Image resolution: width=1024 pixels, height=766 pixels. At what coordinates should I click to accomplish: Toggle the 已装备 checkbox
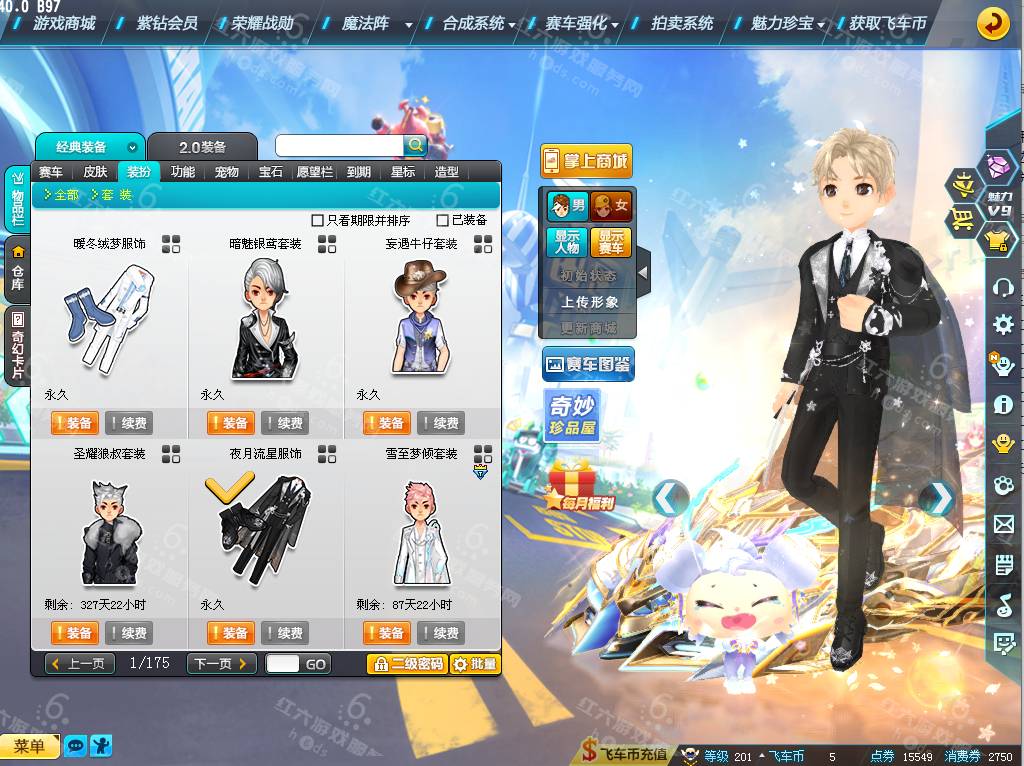point(443,220)
